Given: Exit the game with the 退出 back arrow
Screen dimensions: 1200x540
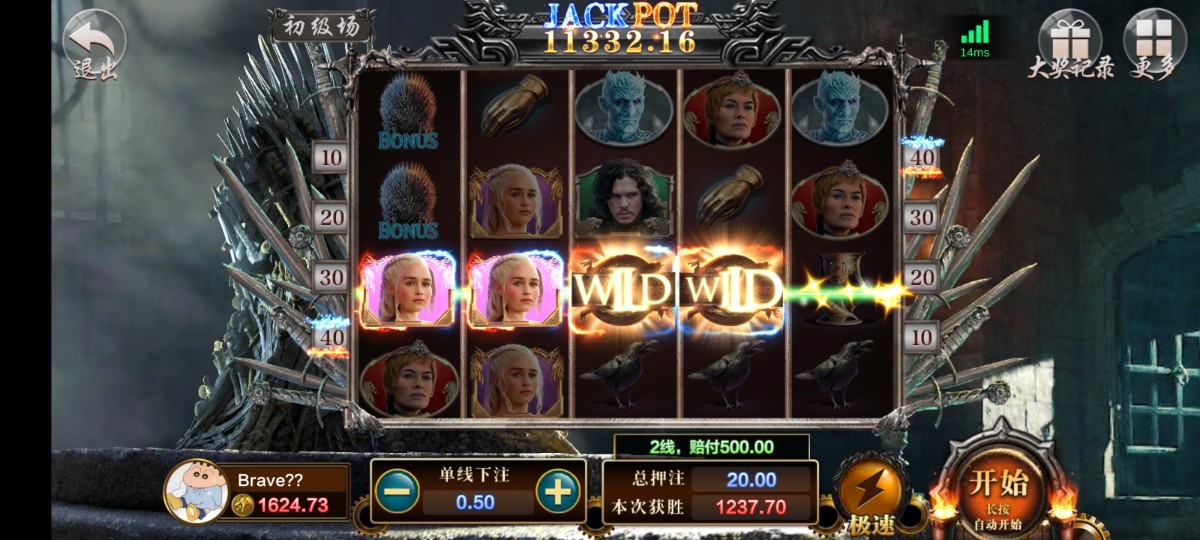Looking at the screenshot, I should 94,44.
